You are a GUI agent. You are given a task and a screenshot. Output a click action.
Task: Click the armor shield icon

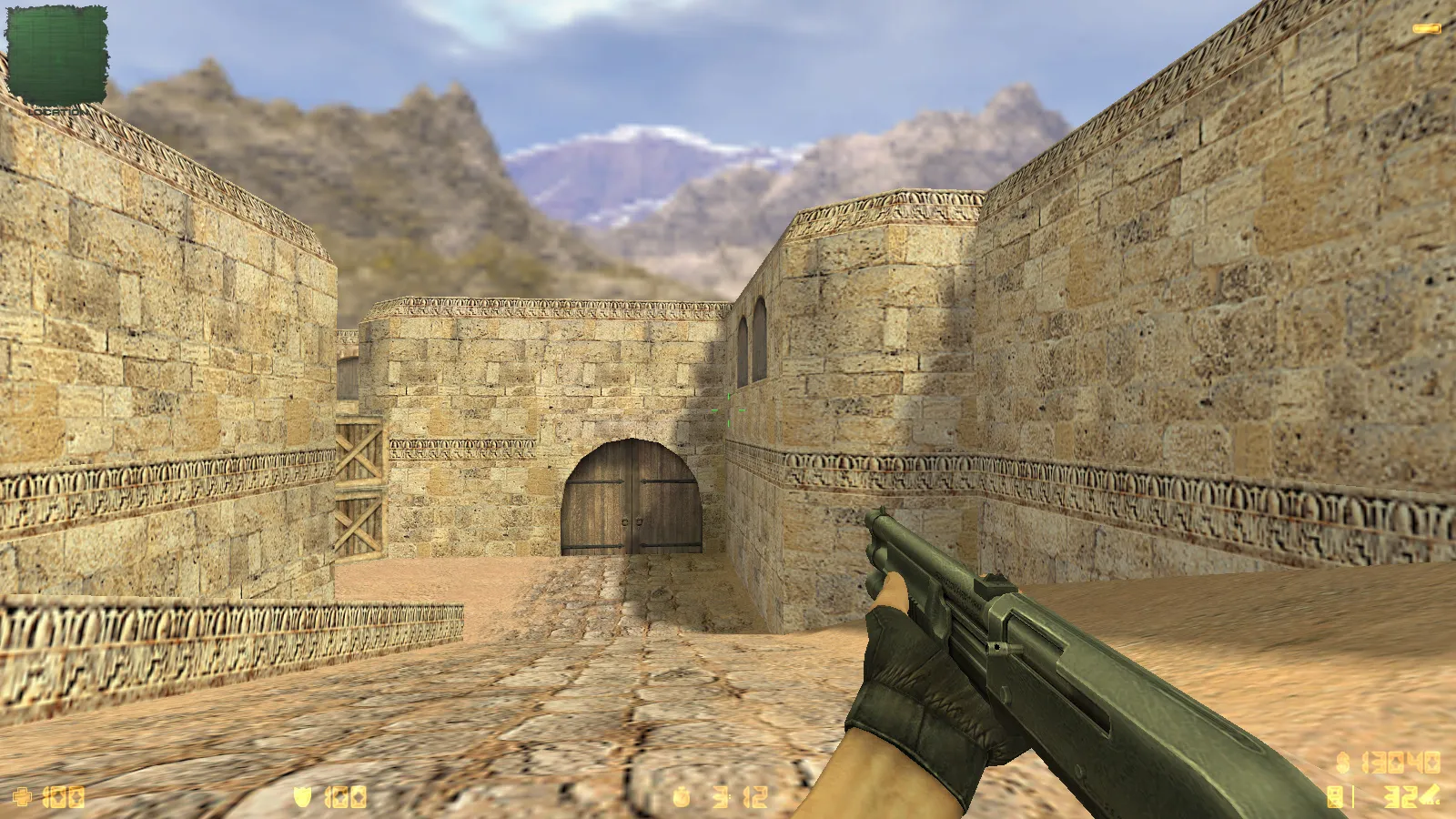[302, 797]
